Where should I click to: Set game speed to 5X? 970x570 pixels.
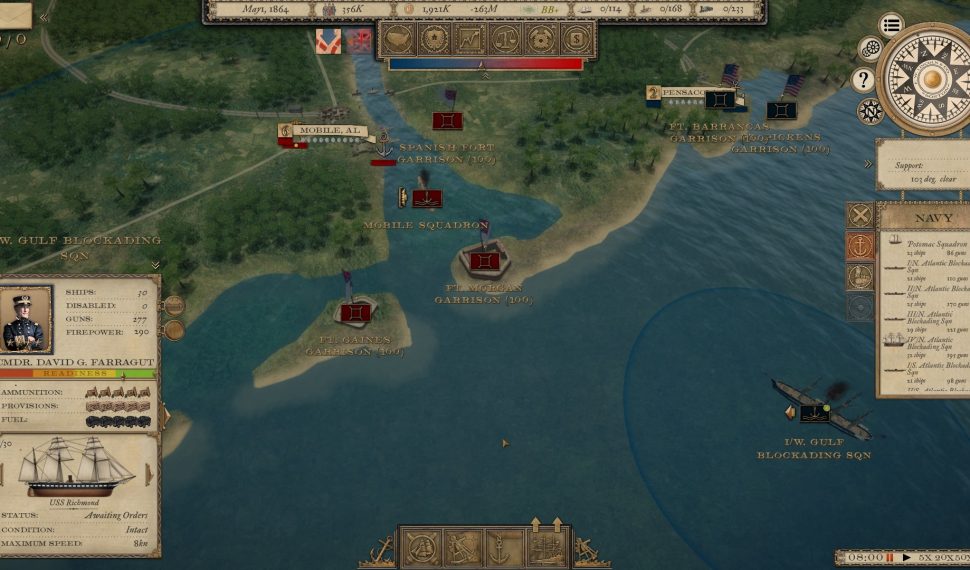click(924, 557)
